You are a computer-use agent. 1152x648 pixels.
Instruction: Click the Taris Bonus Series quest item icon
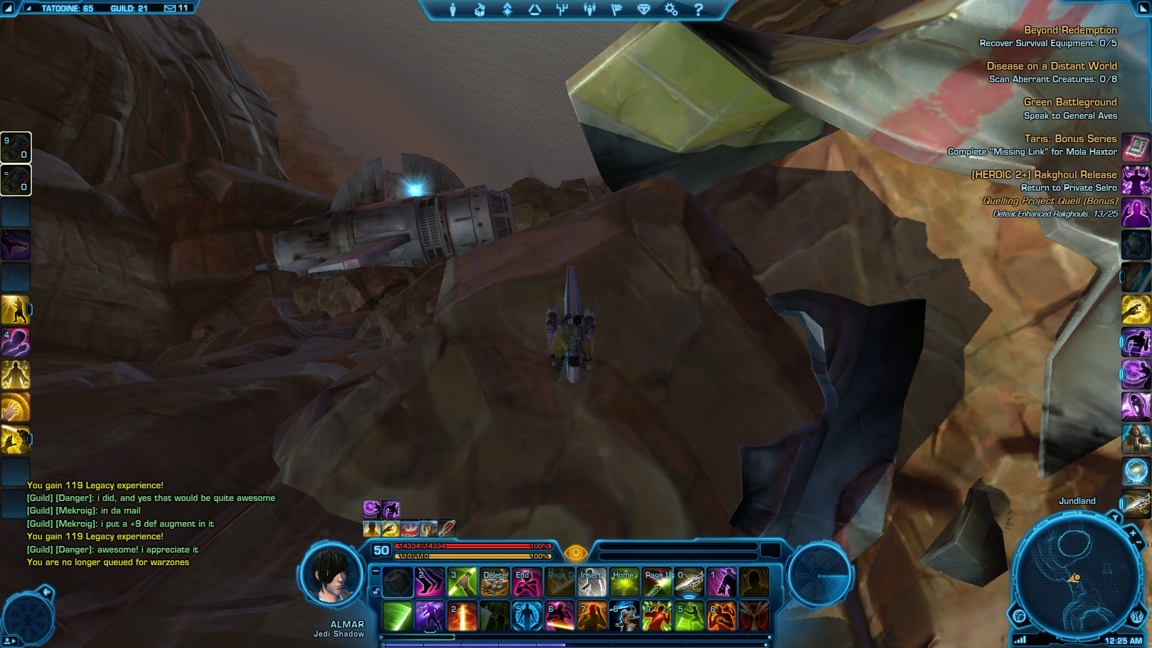[1136, 148]
